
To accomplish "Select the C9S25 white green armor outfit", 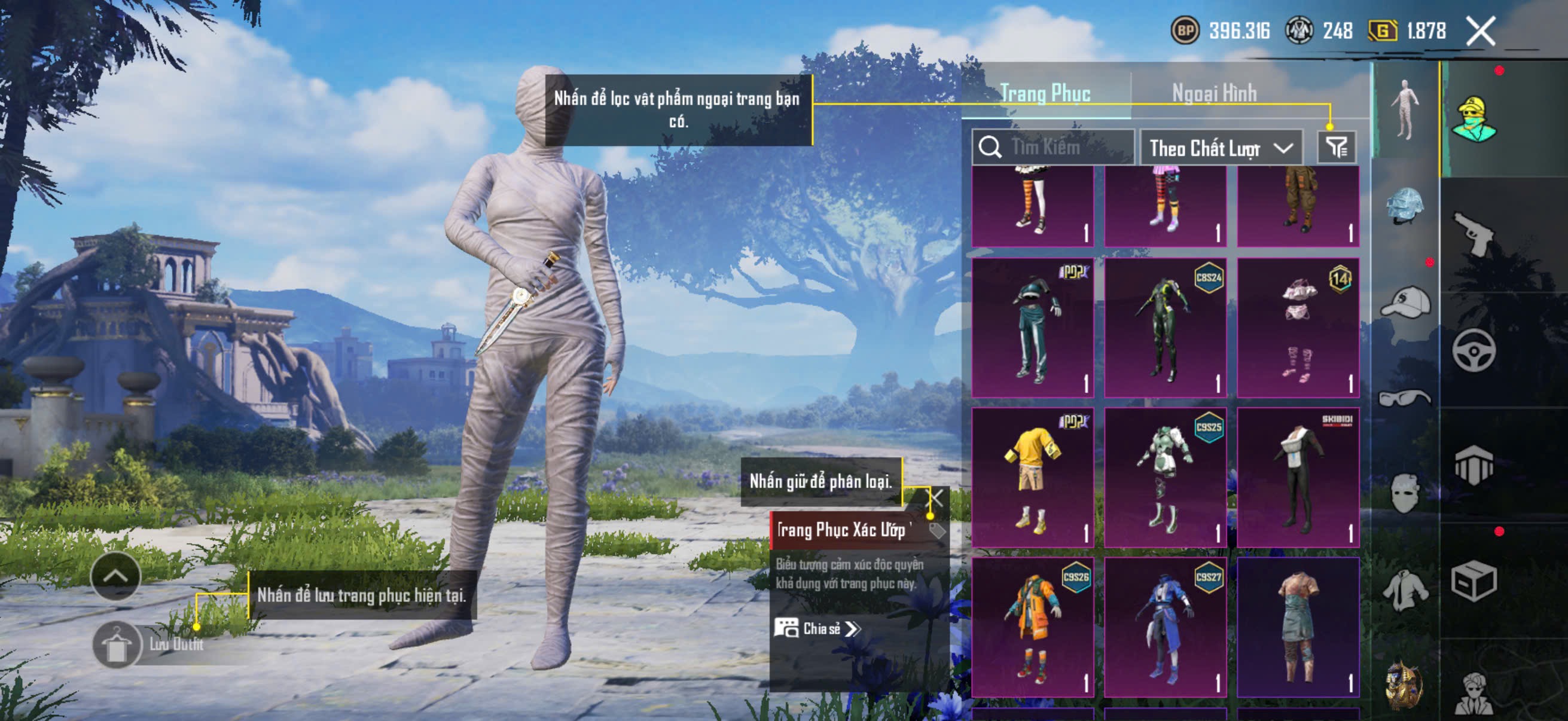I will (x=1164, y=478).
